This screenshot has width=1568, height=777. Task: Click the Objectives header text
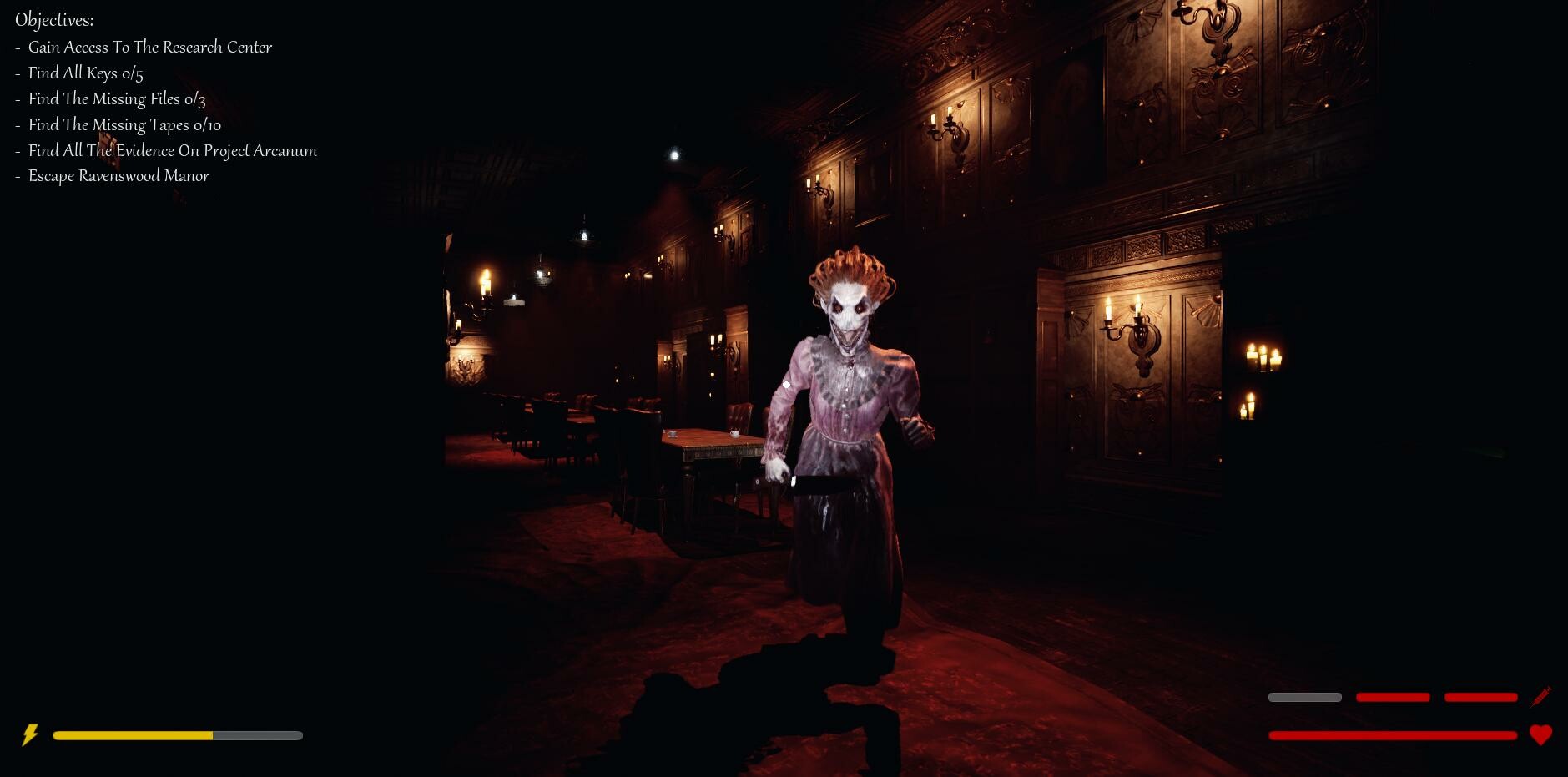(53, 18)
